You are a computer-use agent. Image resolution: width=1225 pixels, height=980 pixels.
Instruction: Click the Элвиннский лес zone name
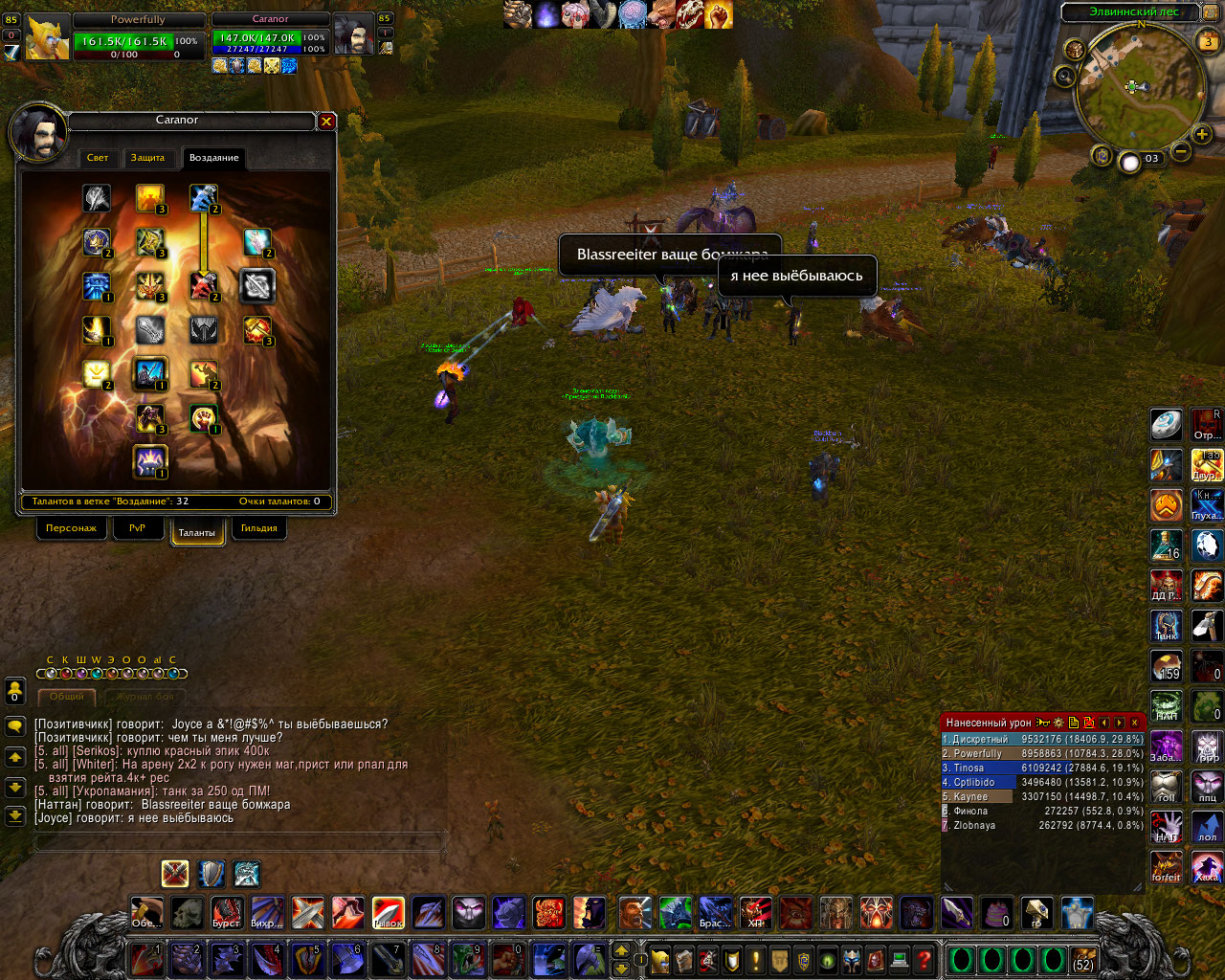tap(1134, 12)
